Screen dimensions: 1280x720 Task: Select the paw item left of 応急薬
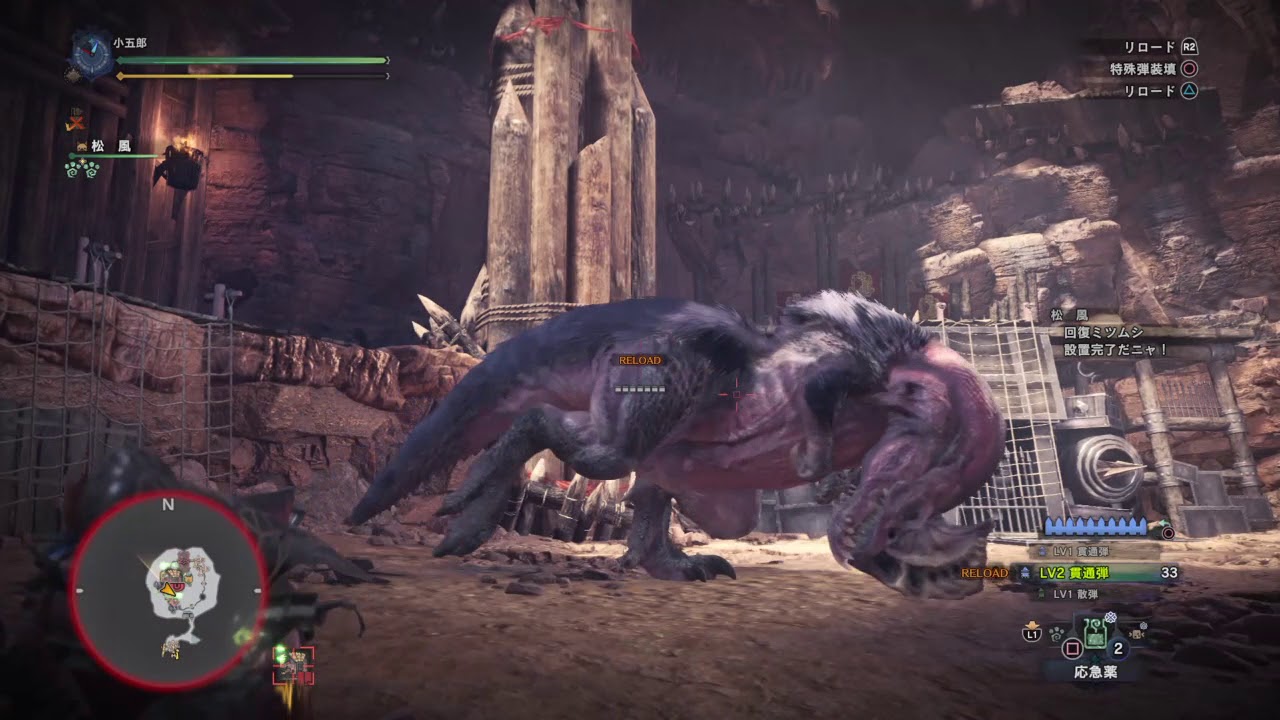[1056, 633]
